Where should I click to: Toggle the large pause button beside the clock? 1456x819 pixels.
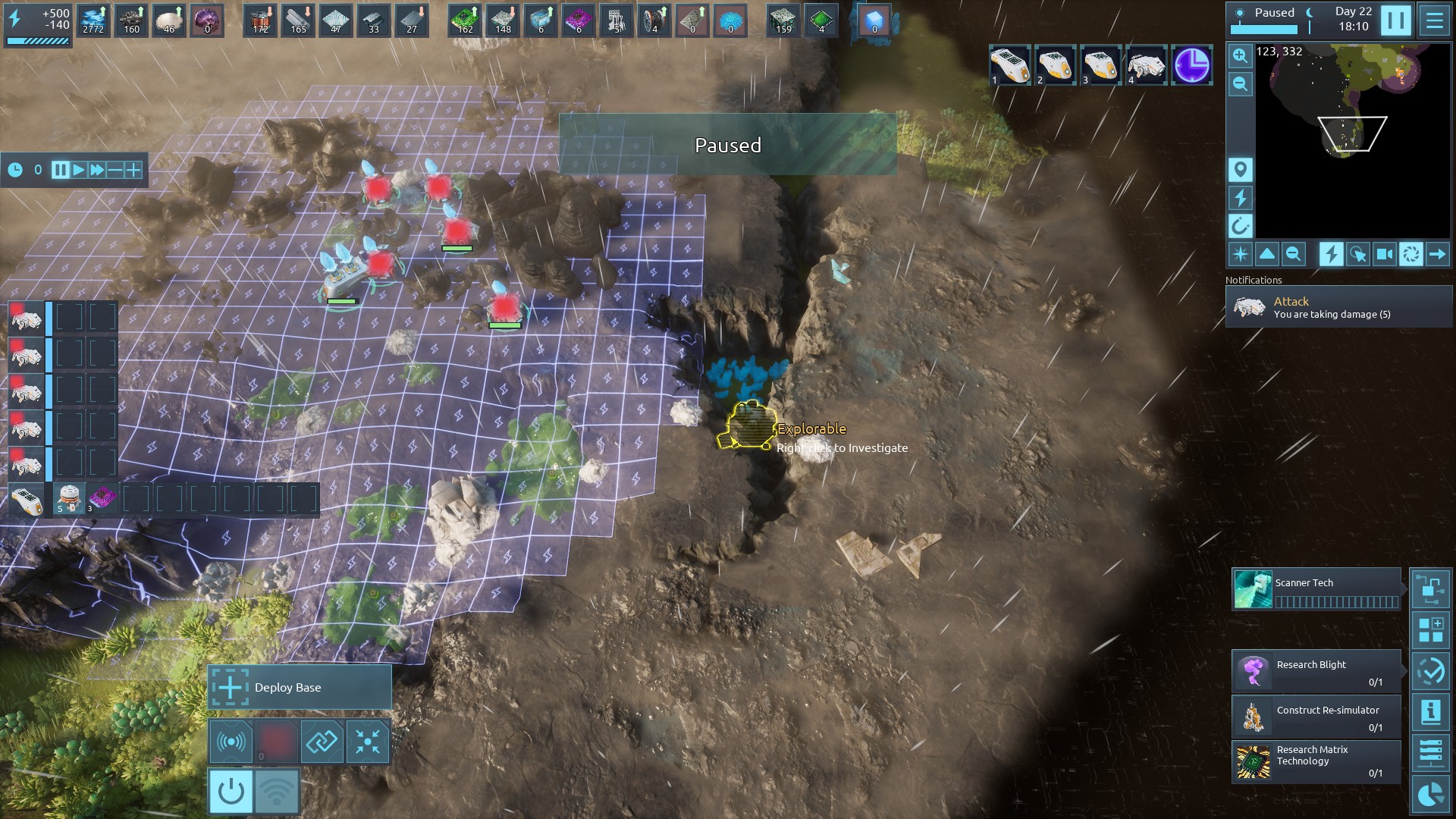click(1395, 20)
